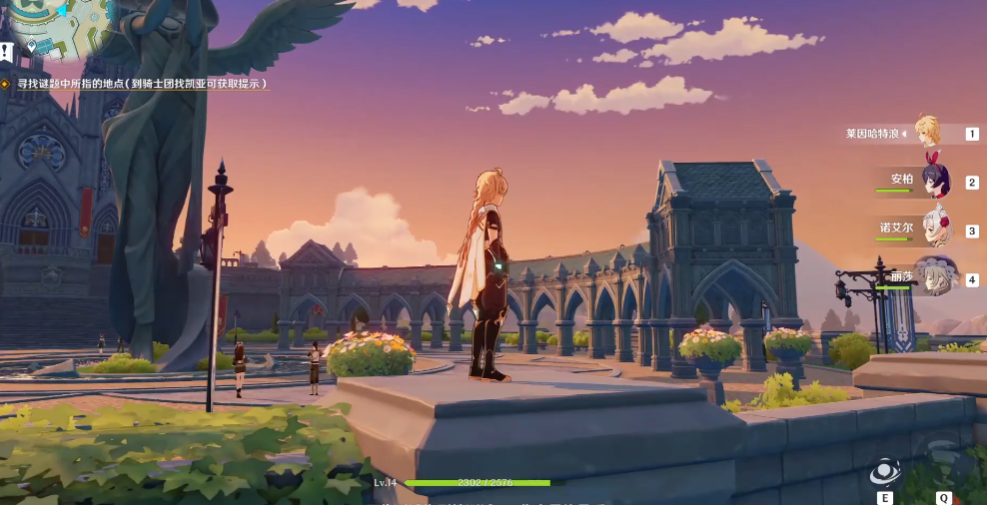
Task: Activate the swirling wind elemental skill
Action: [x=884, y=471]
